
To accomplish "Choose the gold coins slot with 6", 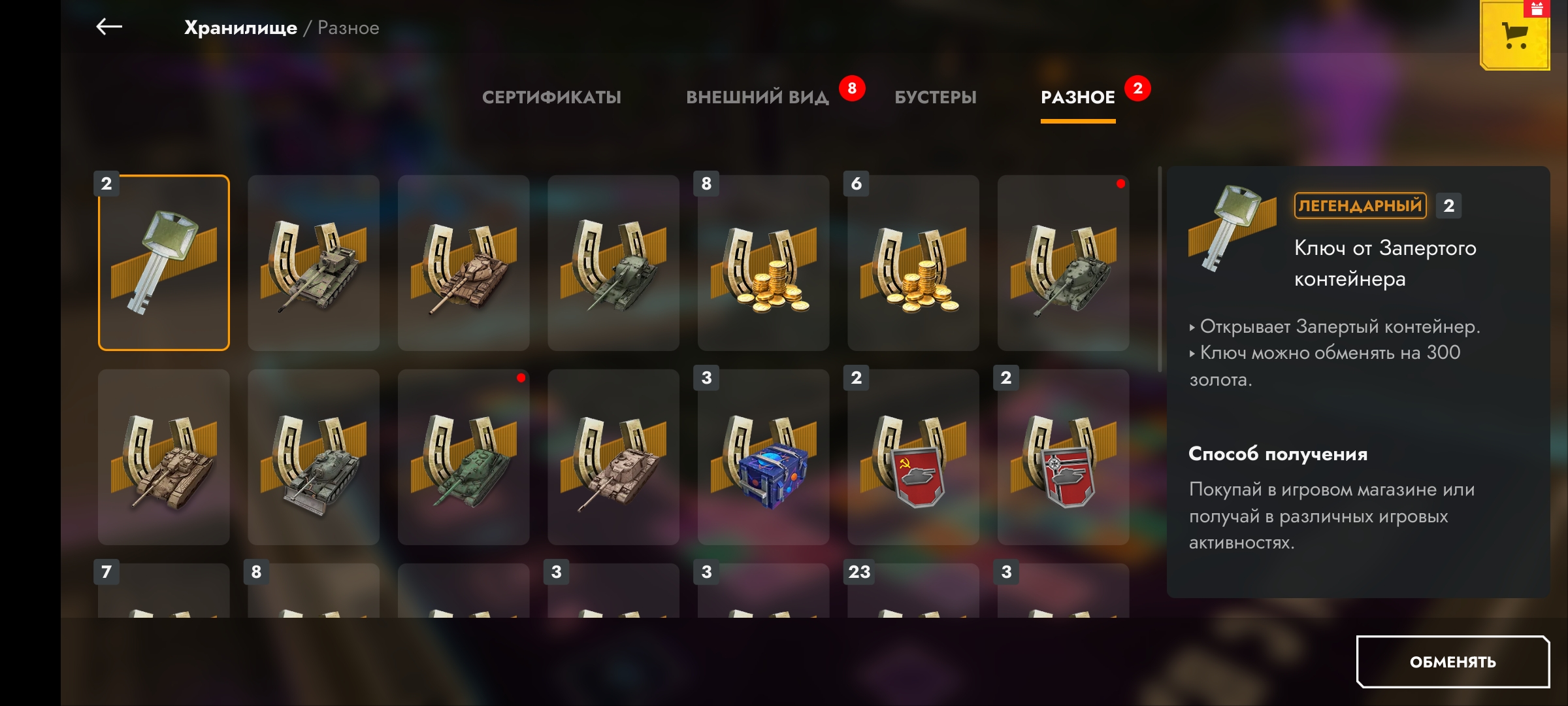I will 913,263.
